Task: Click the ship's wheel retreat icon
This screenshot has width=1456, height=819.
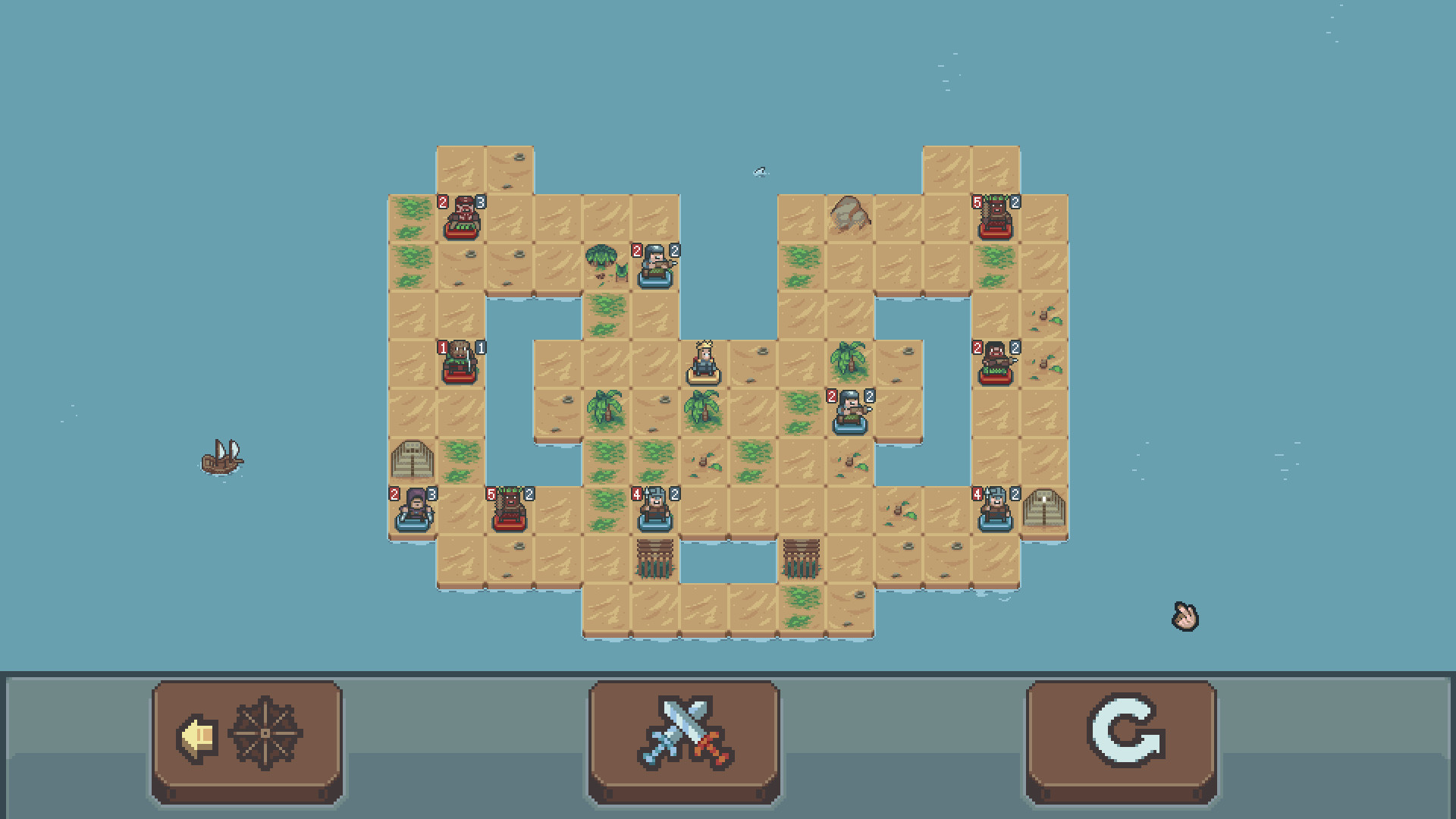Action: tap(267, 734)
